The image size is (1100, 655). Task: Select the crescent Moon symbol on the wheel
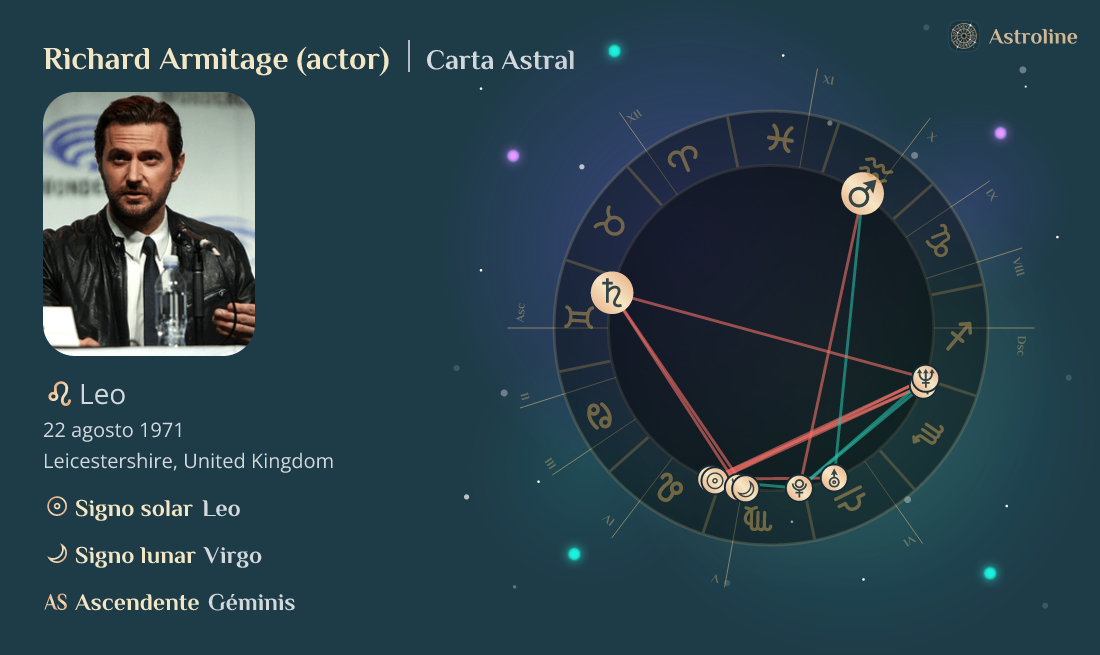coord(745,488)
